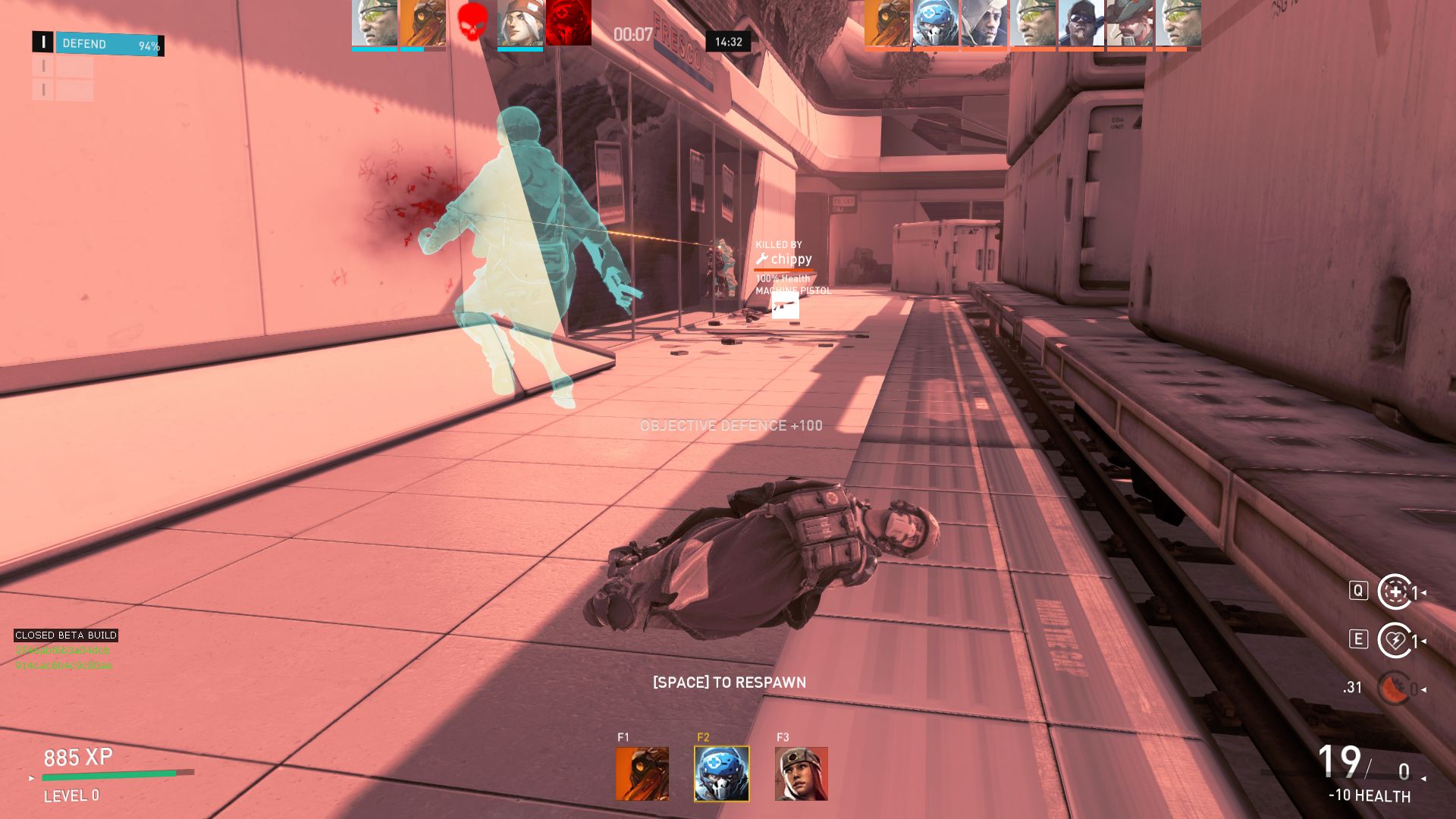The width and height of the screenshot is (1456, 819).
Task: Pick the F3 merc card with the capped woman
Action: [x=801, y=773]
